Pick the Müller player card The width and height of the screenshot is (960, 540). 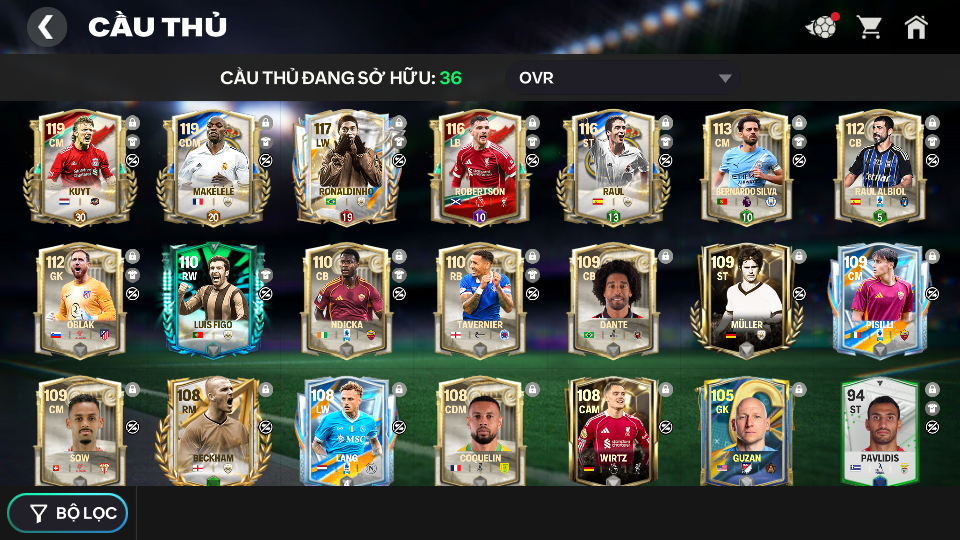[x=747, y=300]
